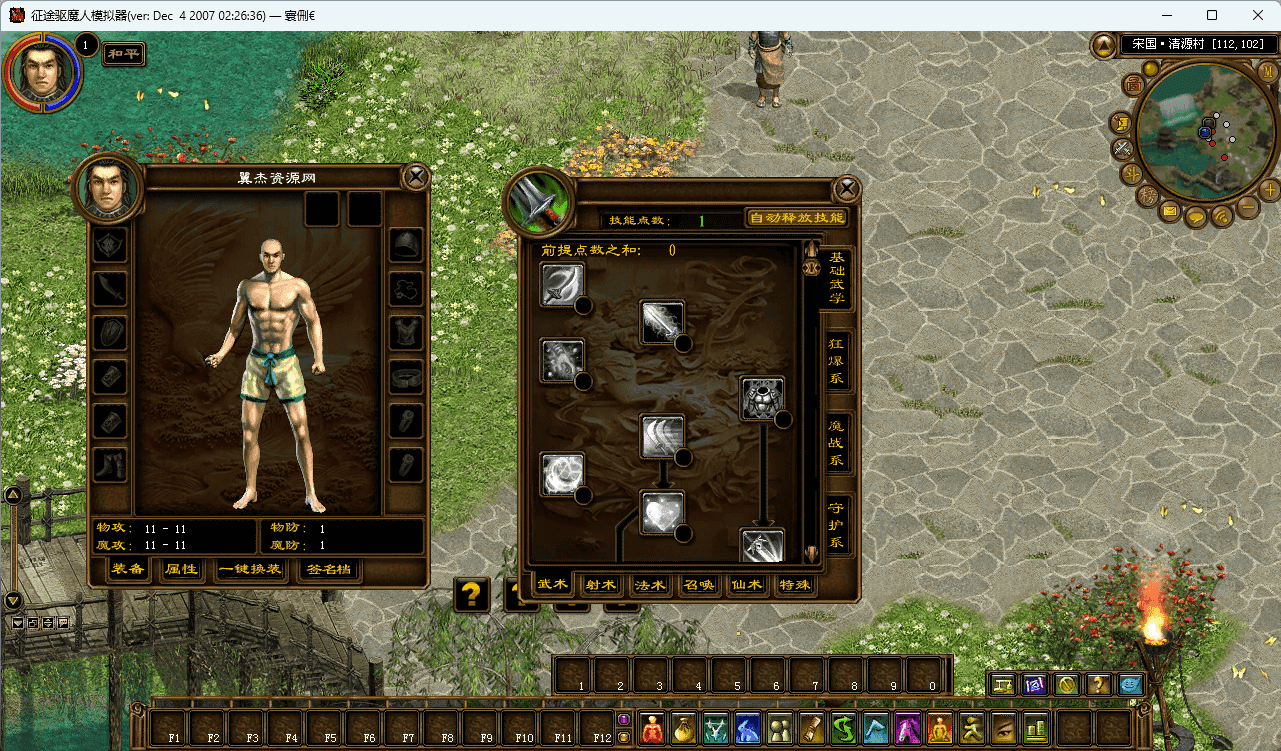
Task: Switch to the 射术 archery skill tab
Action: [x=601, y=585]
